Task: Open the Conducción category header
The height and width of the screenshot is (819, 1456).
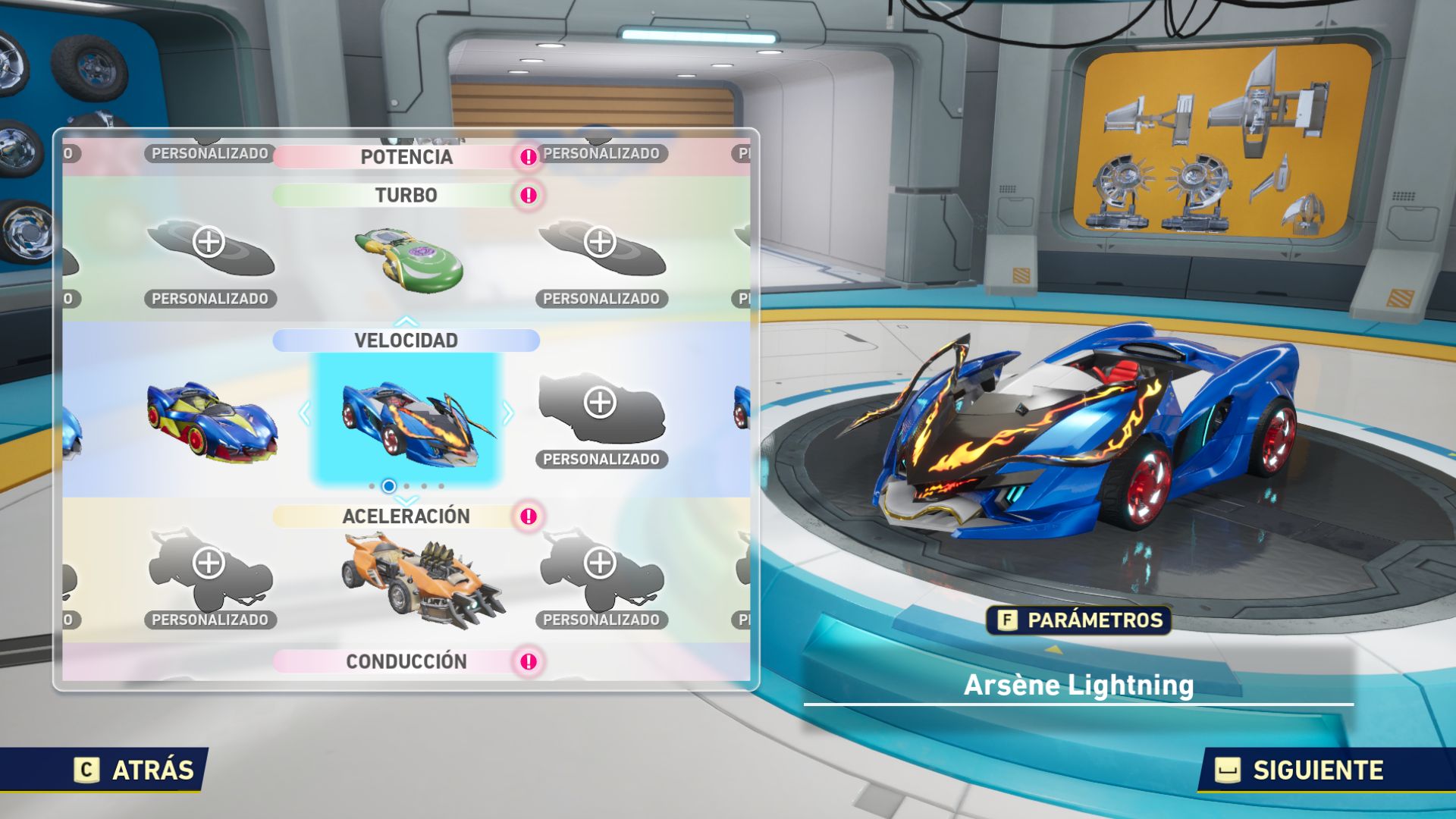Action: click(x=406, y=662)
